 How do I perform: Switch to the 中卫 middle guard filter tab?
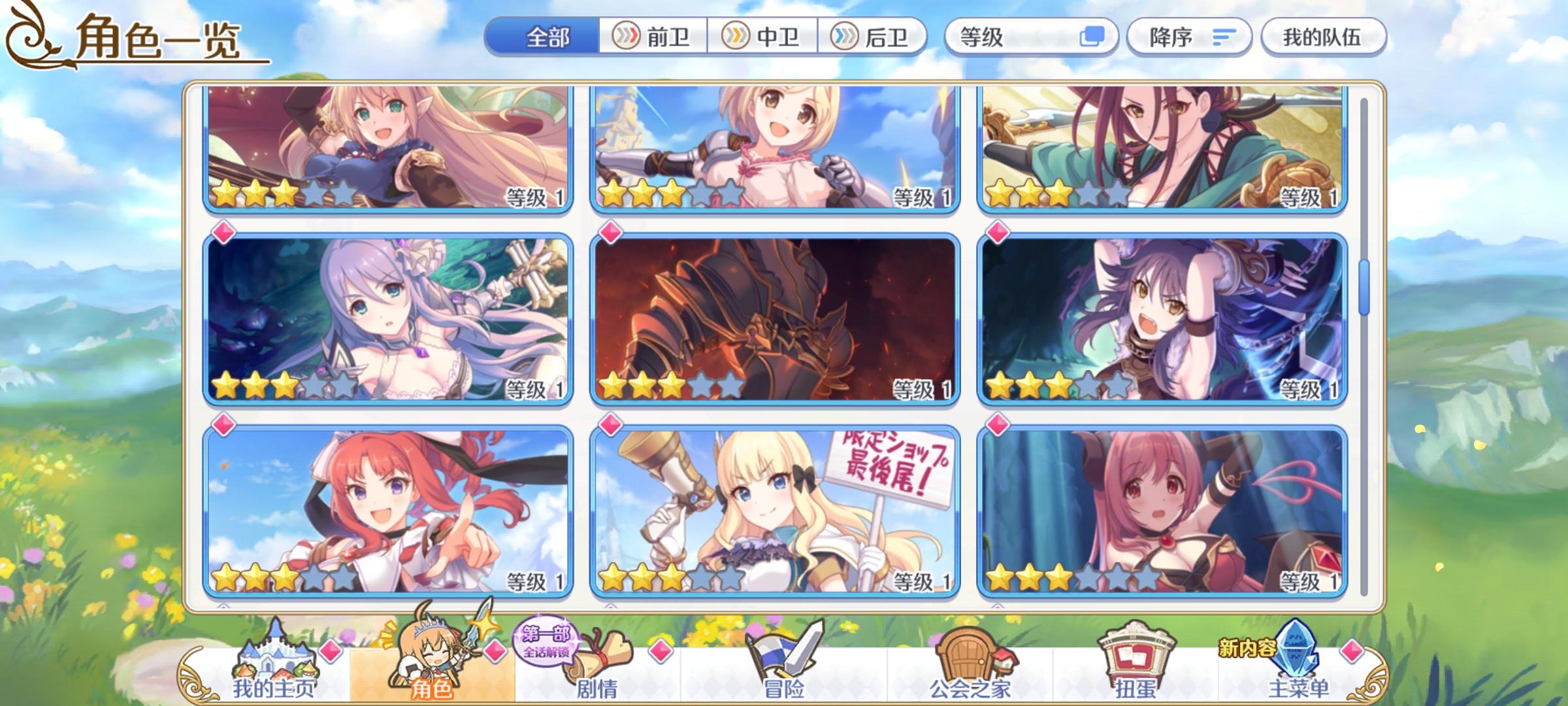pos(764,37)
